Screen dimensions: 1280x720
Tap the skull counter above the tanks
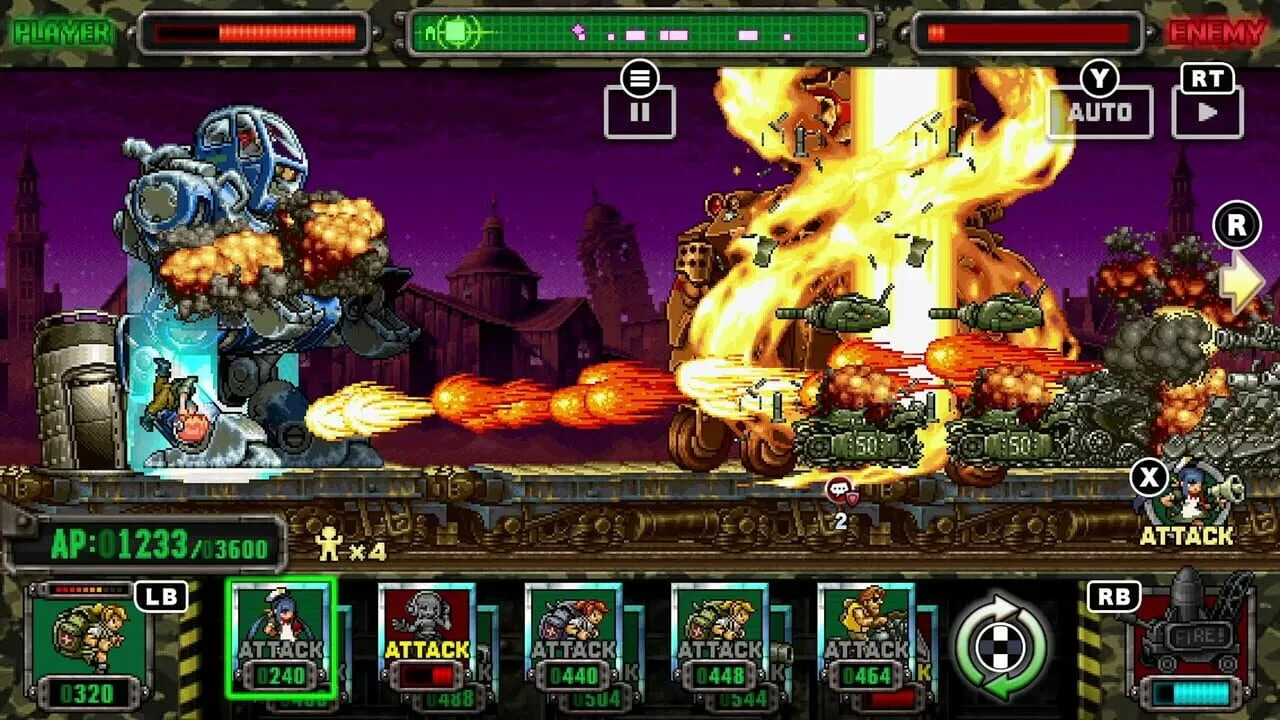pyautogui.click(x=842, y=490)
